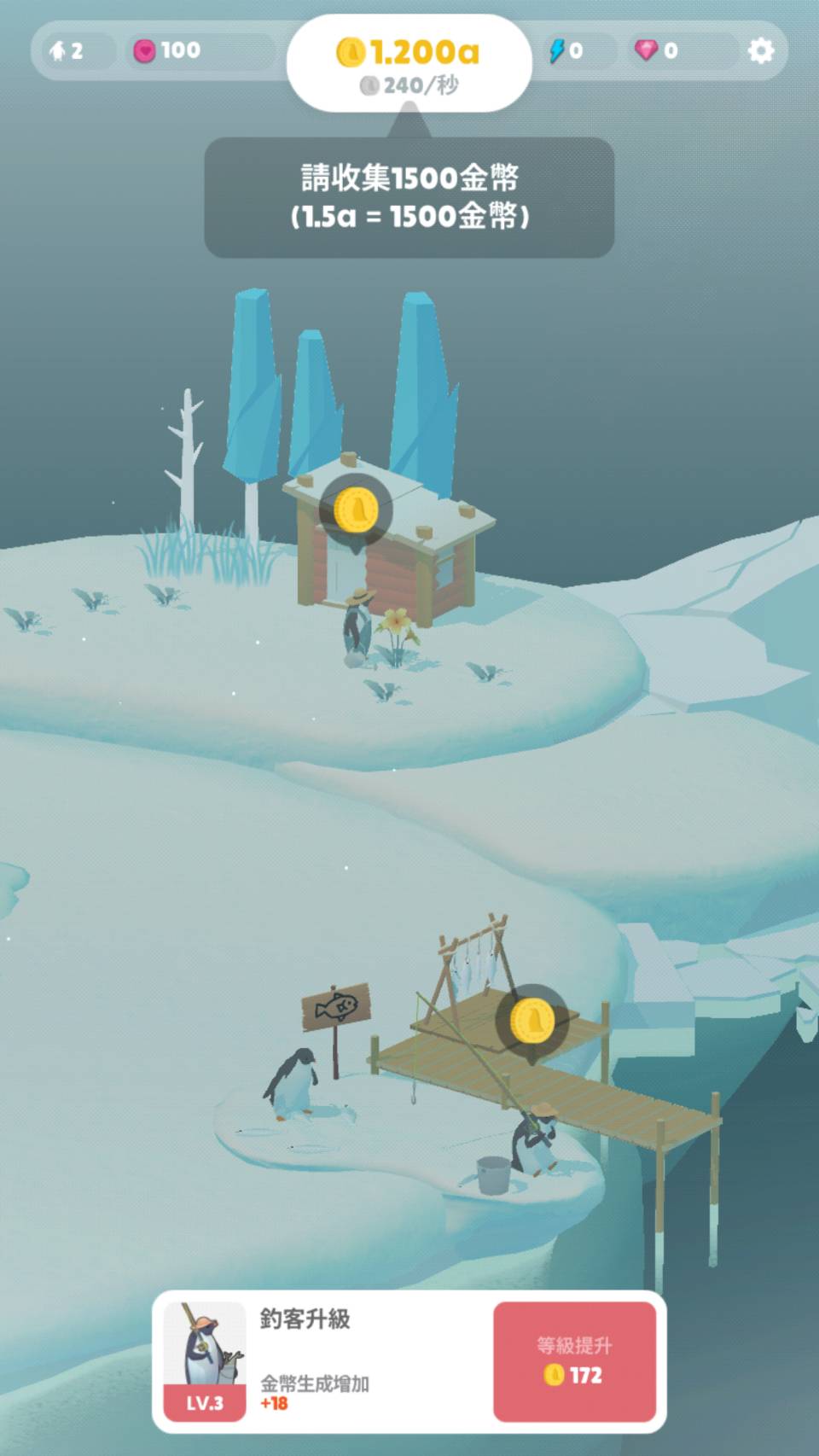Collect the gold coin above the cabin
This screenshot has height=1456, width=819.
(355, 510)
